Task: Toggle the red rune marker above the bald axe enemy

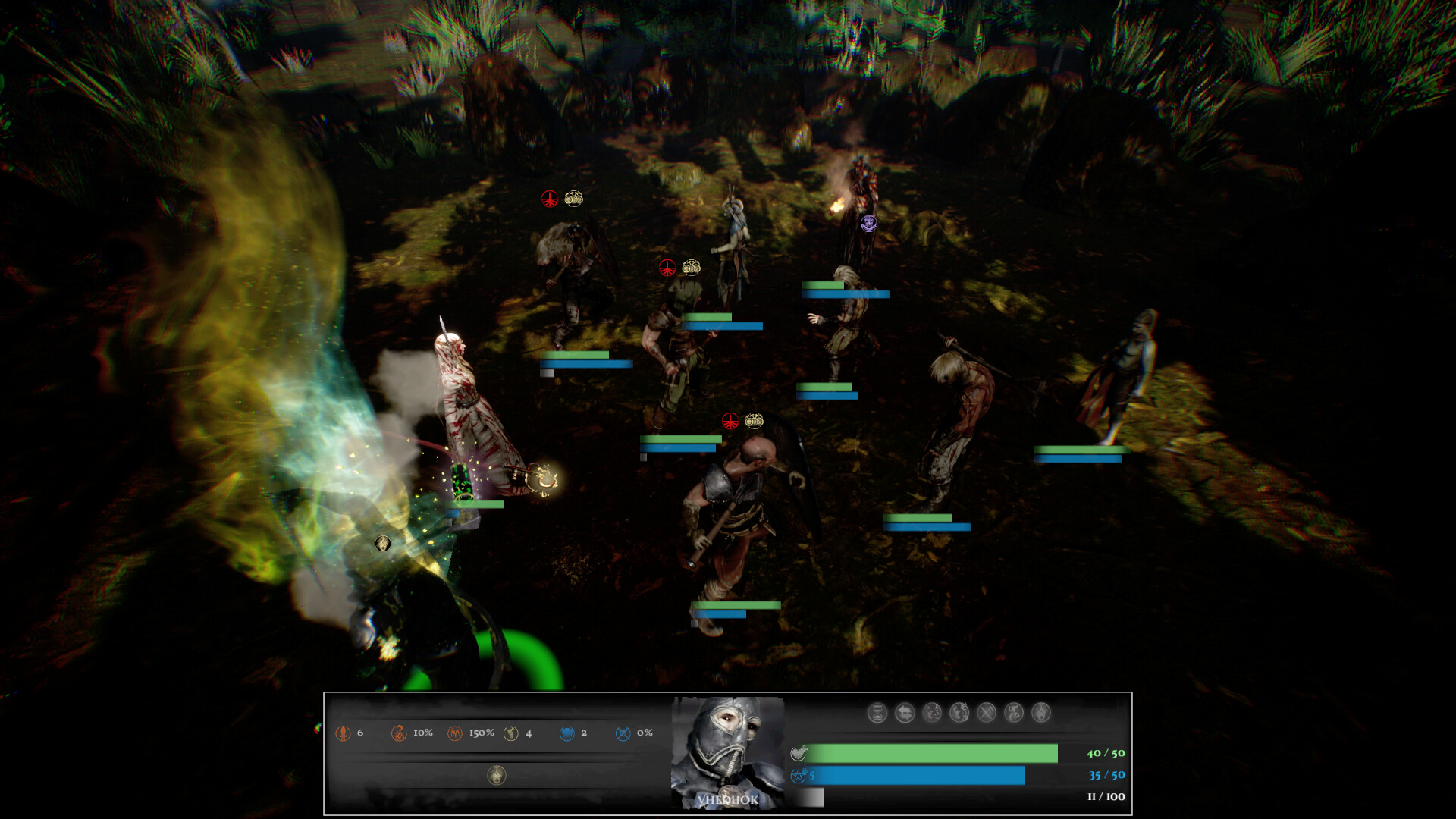Action: pyautogui.click(x=730, y=422)
